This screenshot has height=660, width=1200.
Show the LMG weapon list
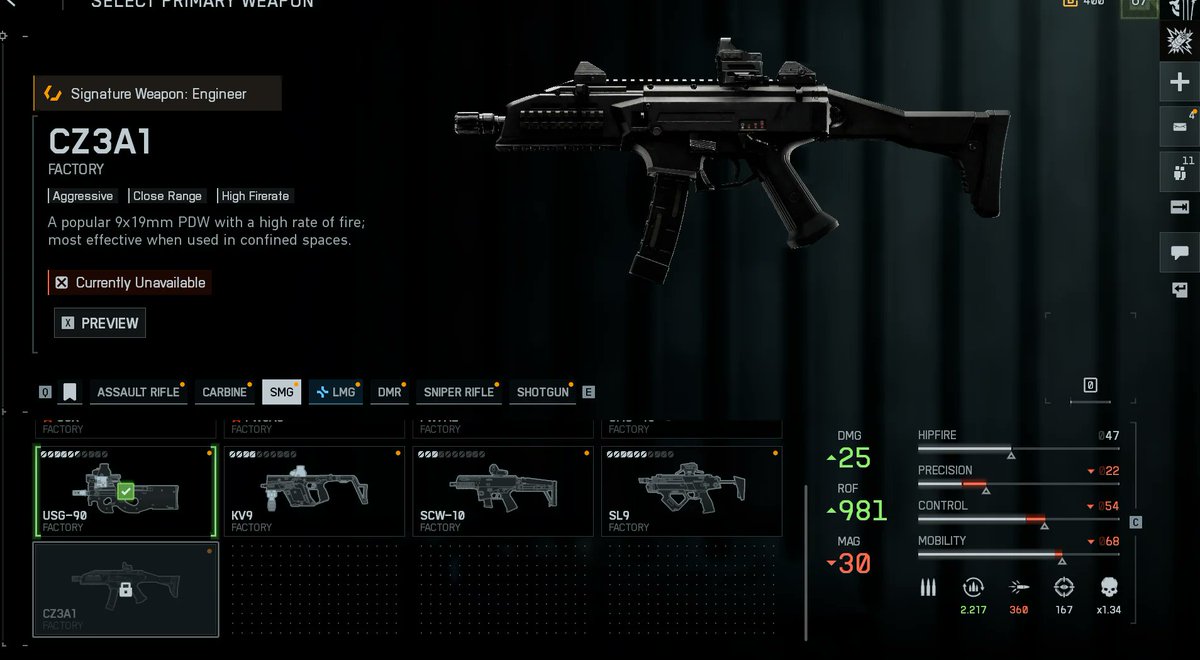click(336, 392)
